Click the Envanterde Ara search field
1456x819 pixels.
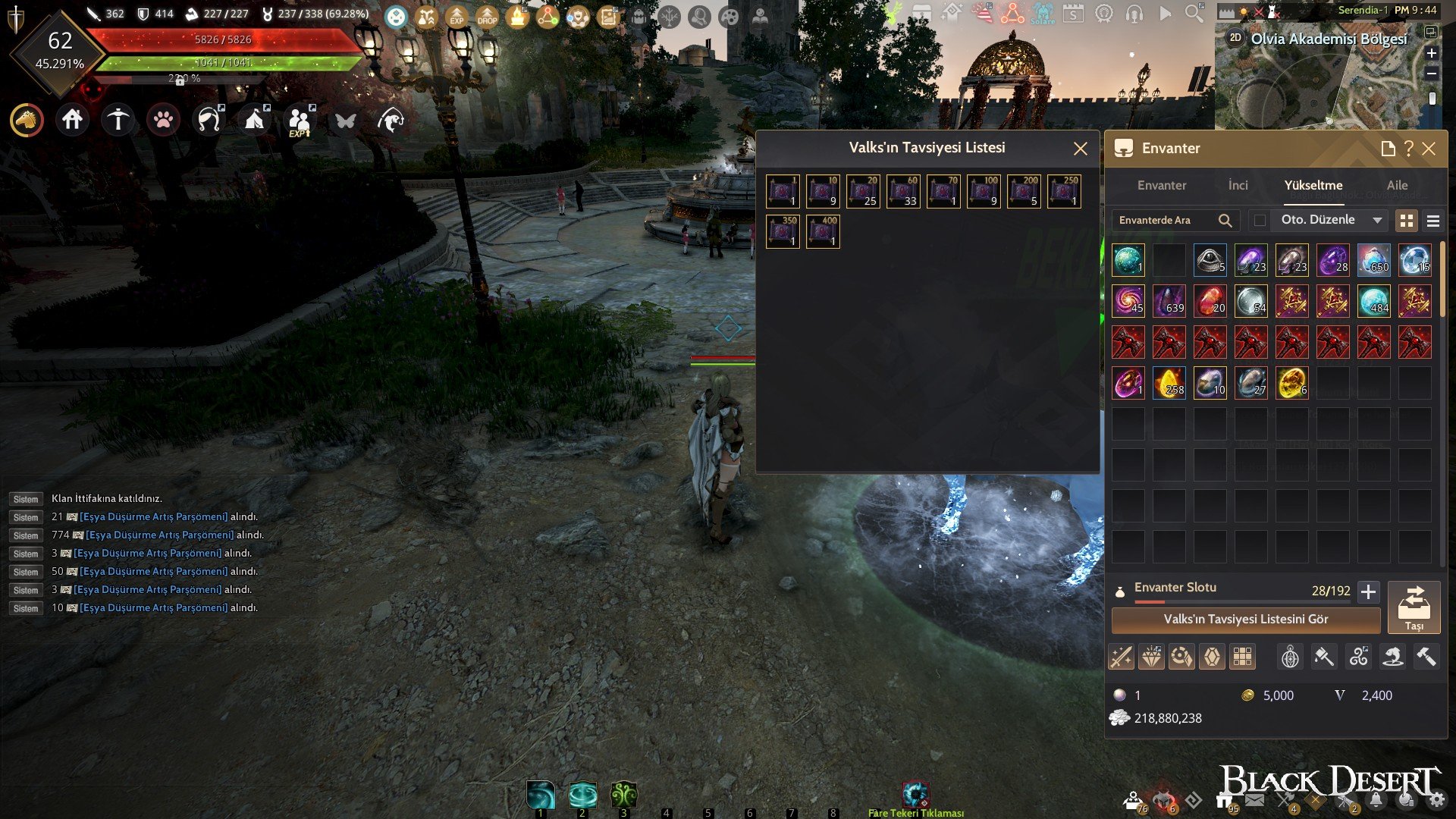pos(1164,221)
